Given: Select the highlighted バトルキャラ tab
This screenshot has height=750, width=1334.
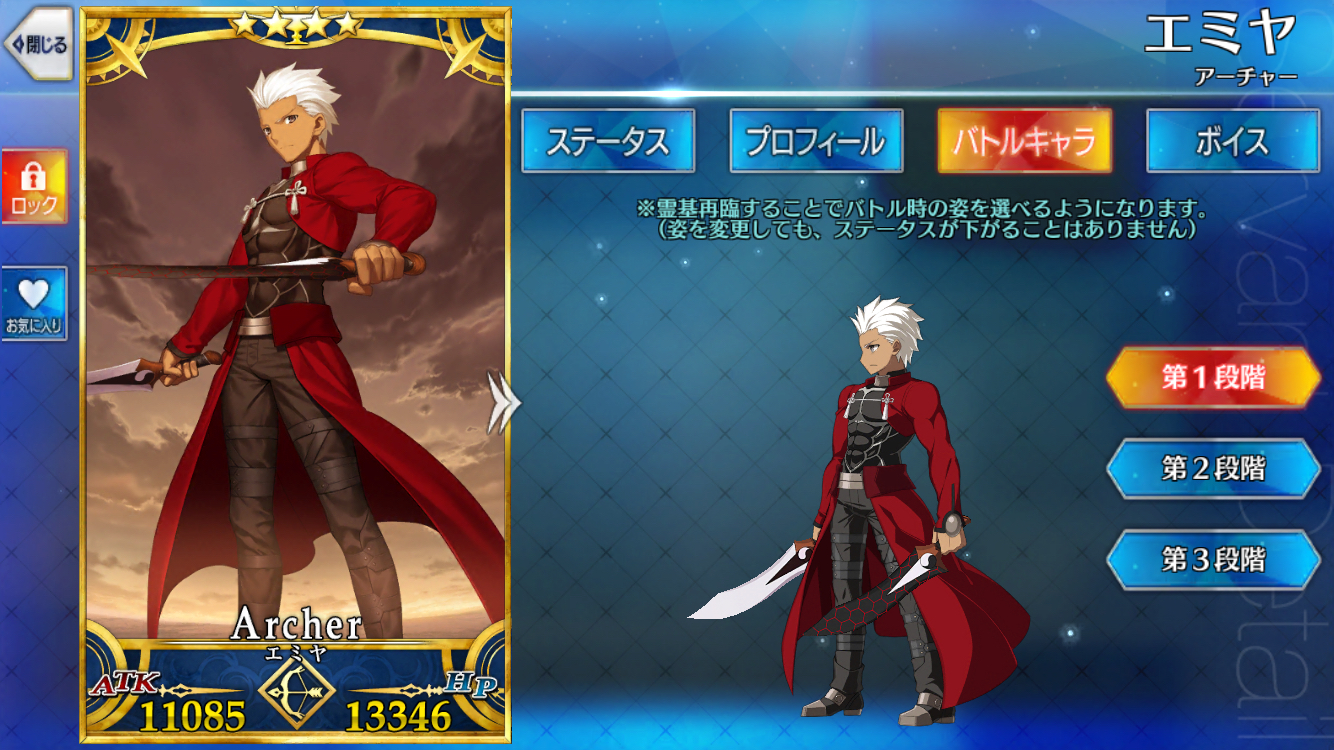Looking at the screenshot, I should (1023, 142).
